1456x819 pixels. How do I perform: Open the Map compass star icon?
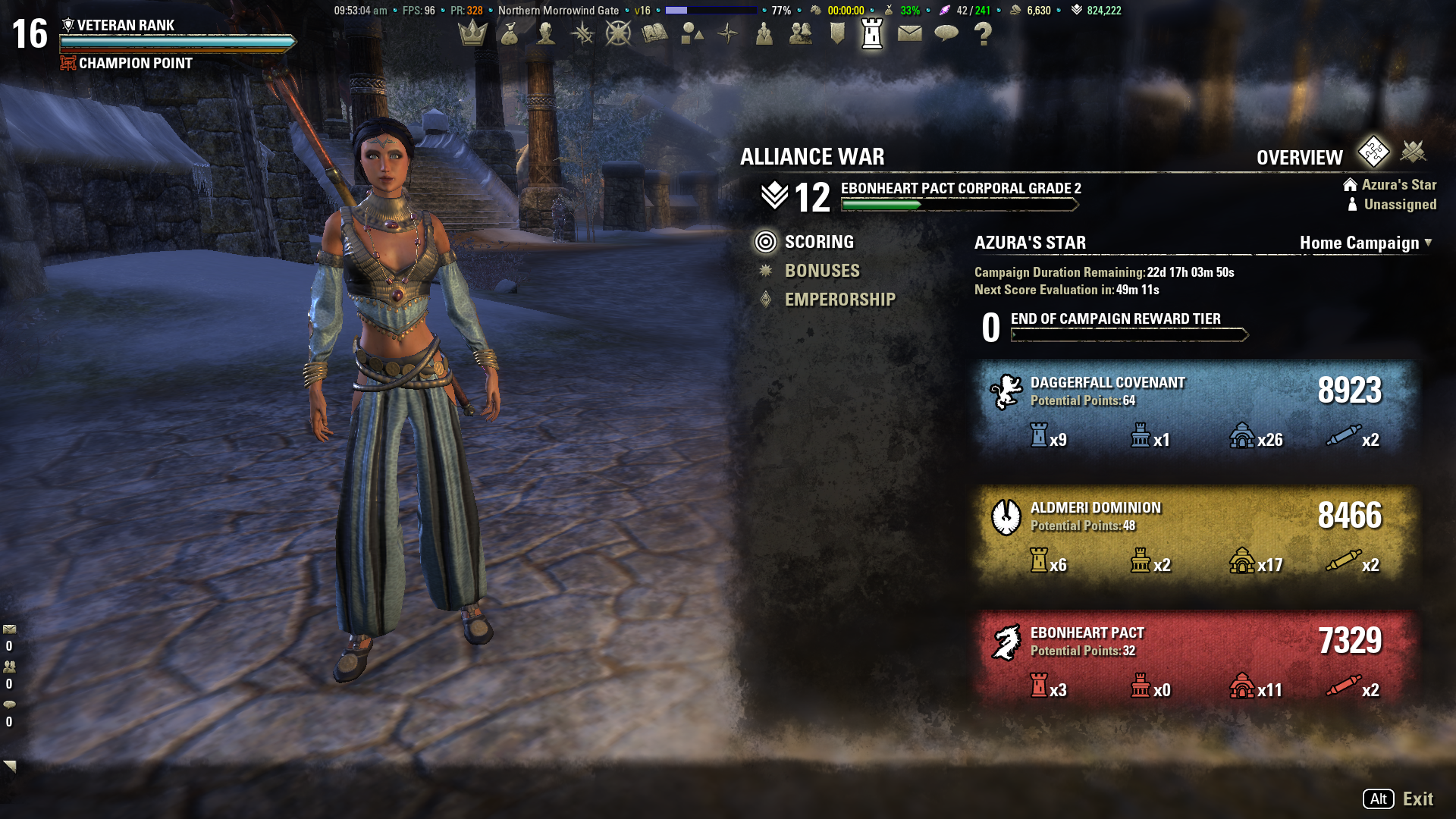tap(727, 33)
